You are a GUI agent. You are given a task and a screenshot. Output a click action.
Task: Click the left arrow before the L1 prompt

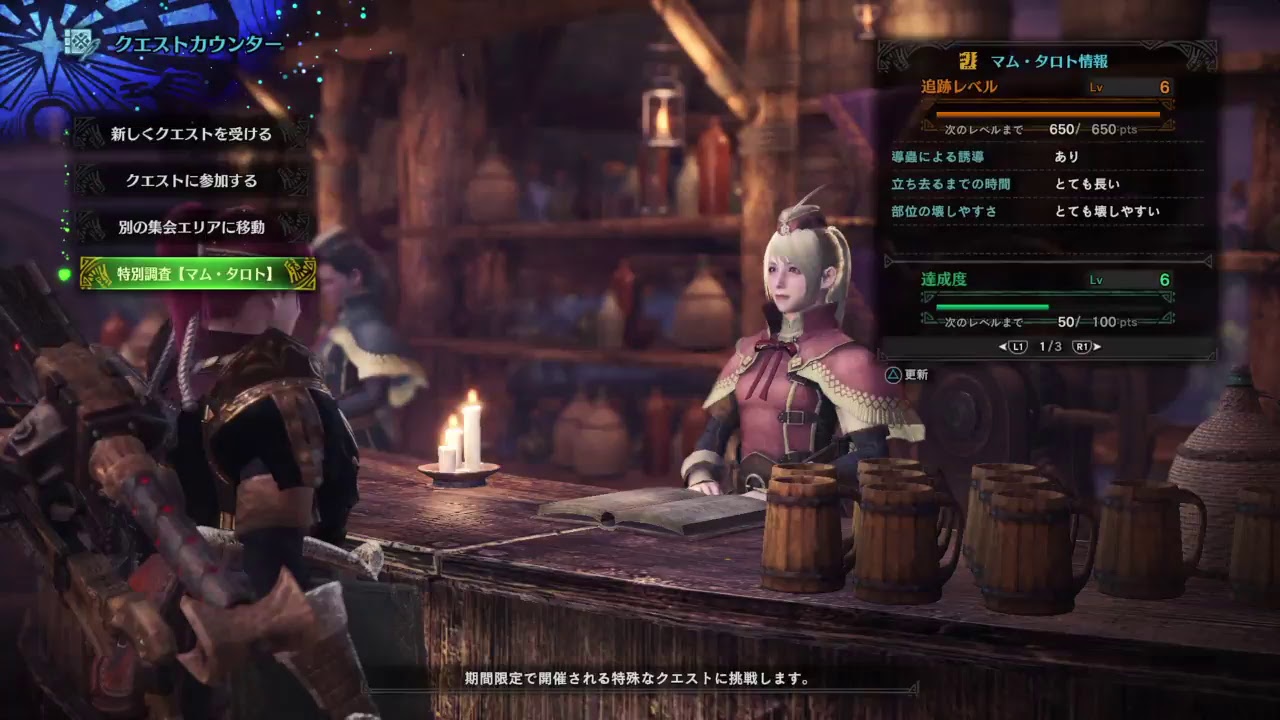1001,347
